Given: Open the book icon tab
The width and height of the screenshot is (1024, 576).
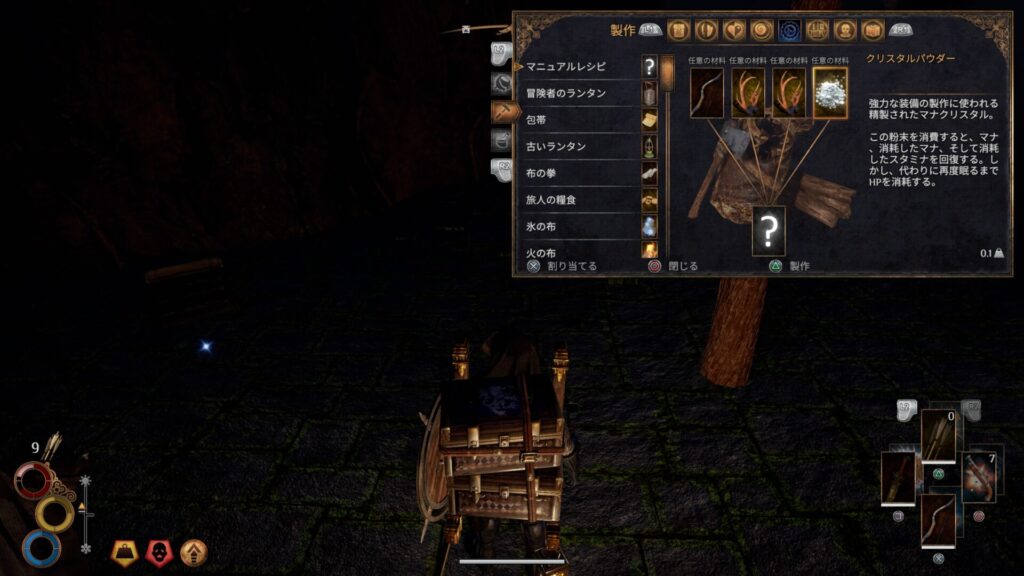Looking at the screenshot, I should (872, 31).
